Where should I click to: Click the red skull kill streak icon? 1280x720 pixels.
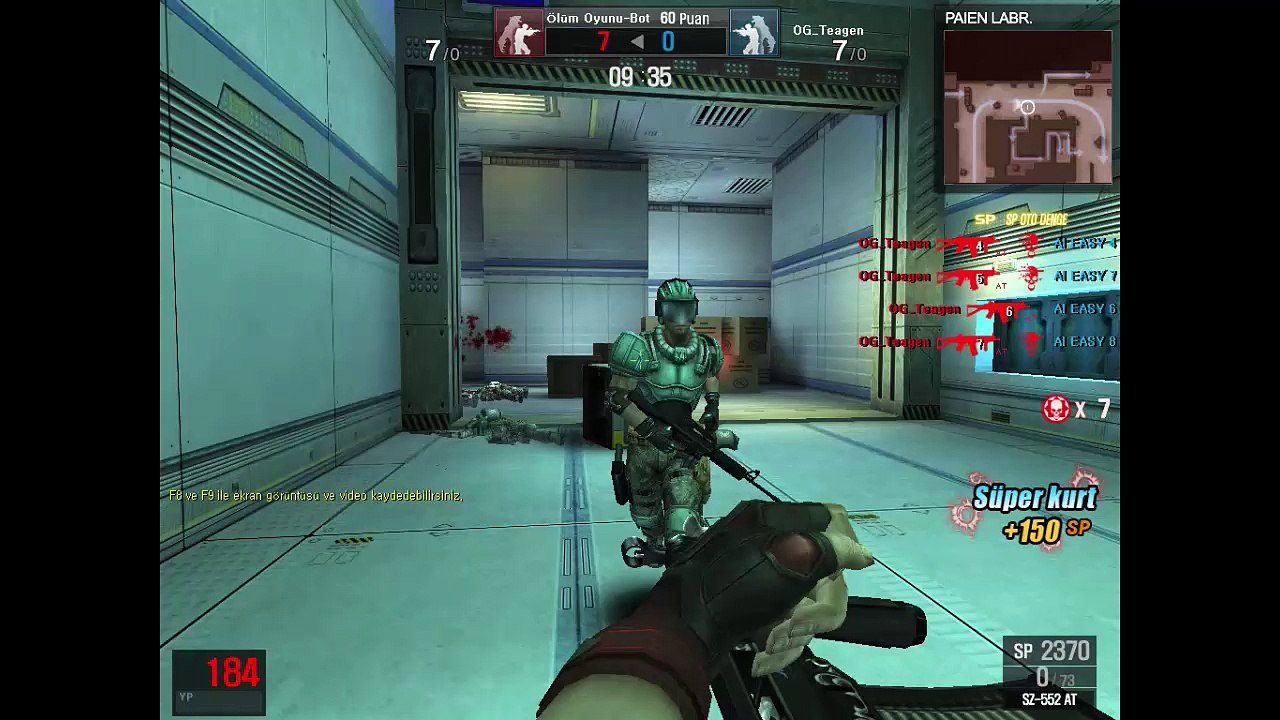pyautogui.click(x=1056, y=408)
